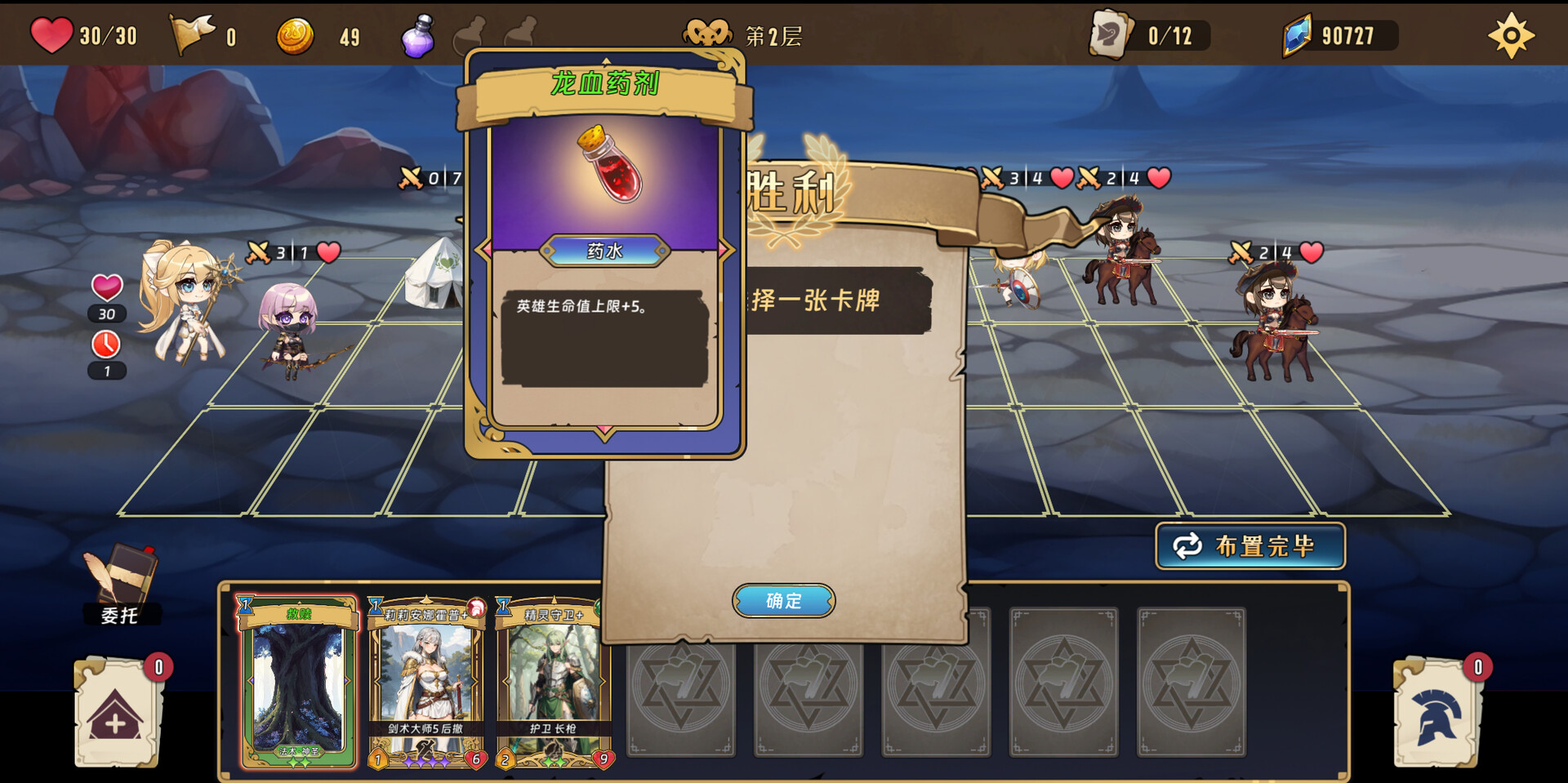Click the heart icon showing 30/30 health

pyautogui.click(x=51, y=33)
